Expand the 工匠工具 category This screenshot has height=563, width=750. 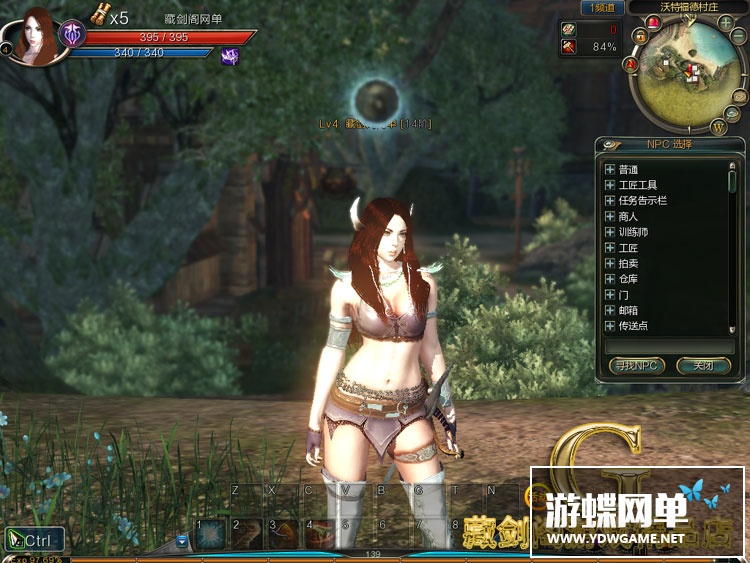pyautogui.click(x=610, y=185)
